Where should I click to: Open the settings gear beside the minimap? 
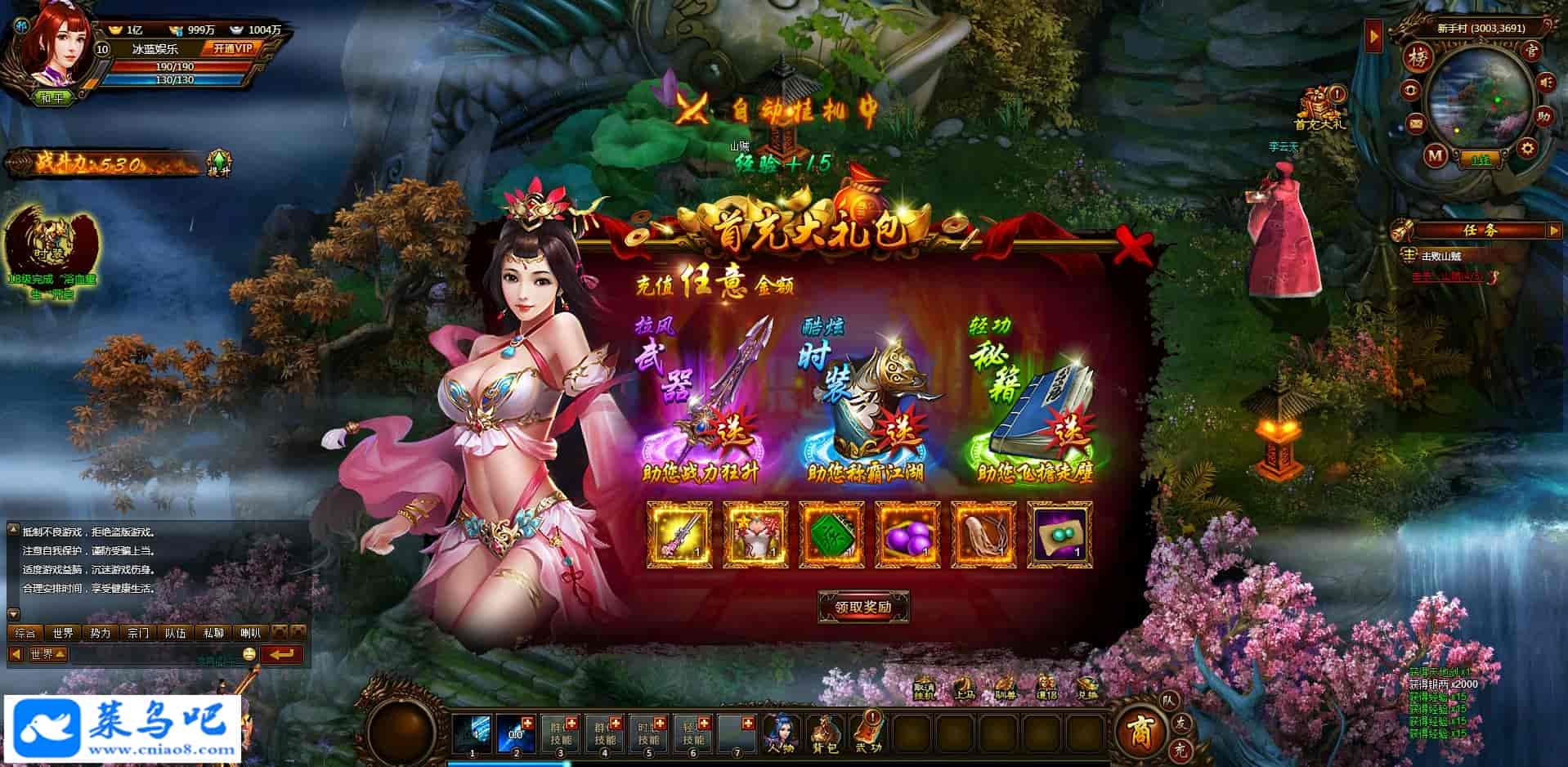1526,149
